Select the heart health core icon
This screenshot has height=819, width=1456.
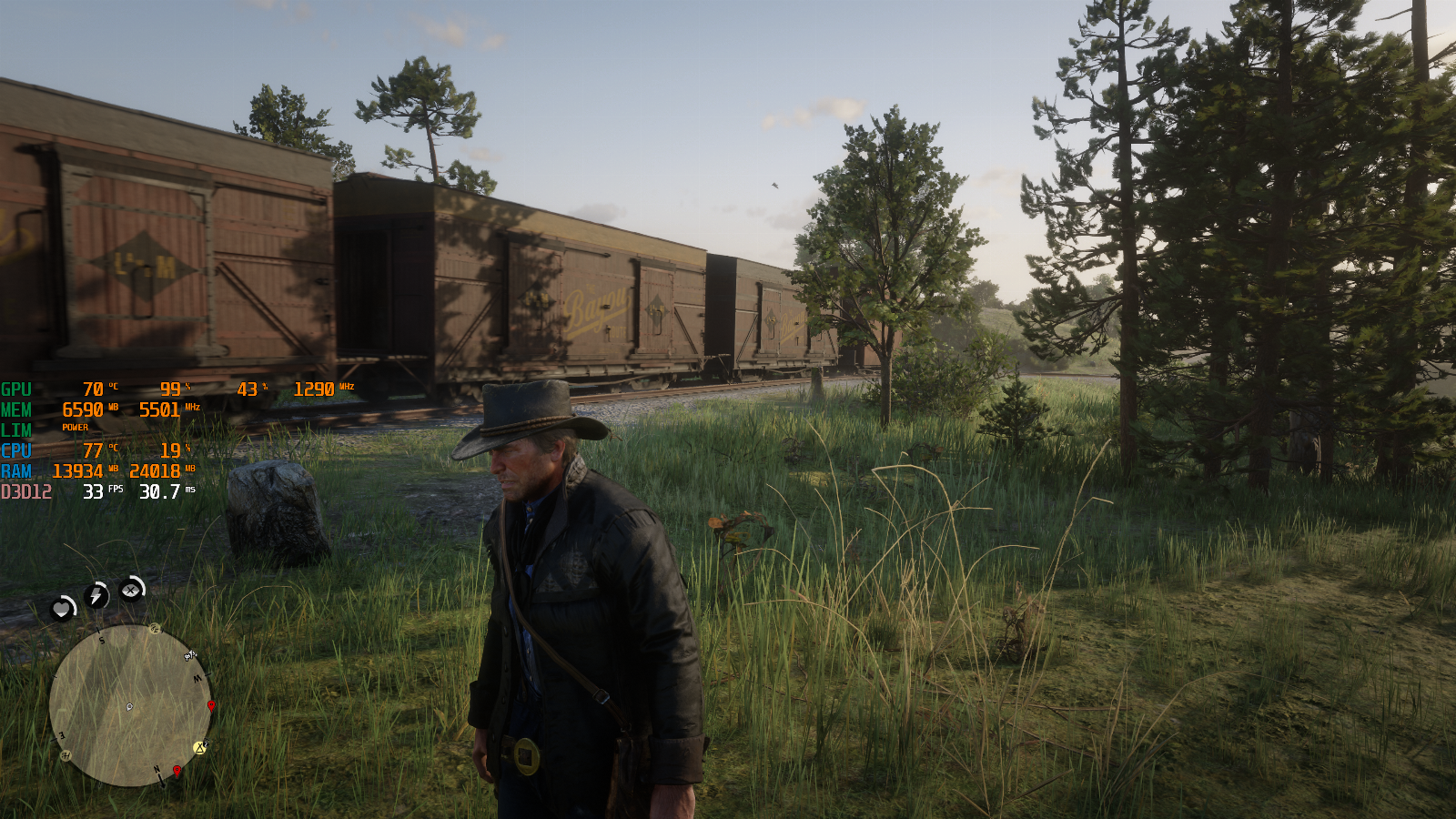click(62, 607)
